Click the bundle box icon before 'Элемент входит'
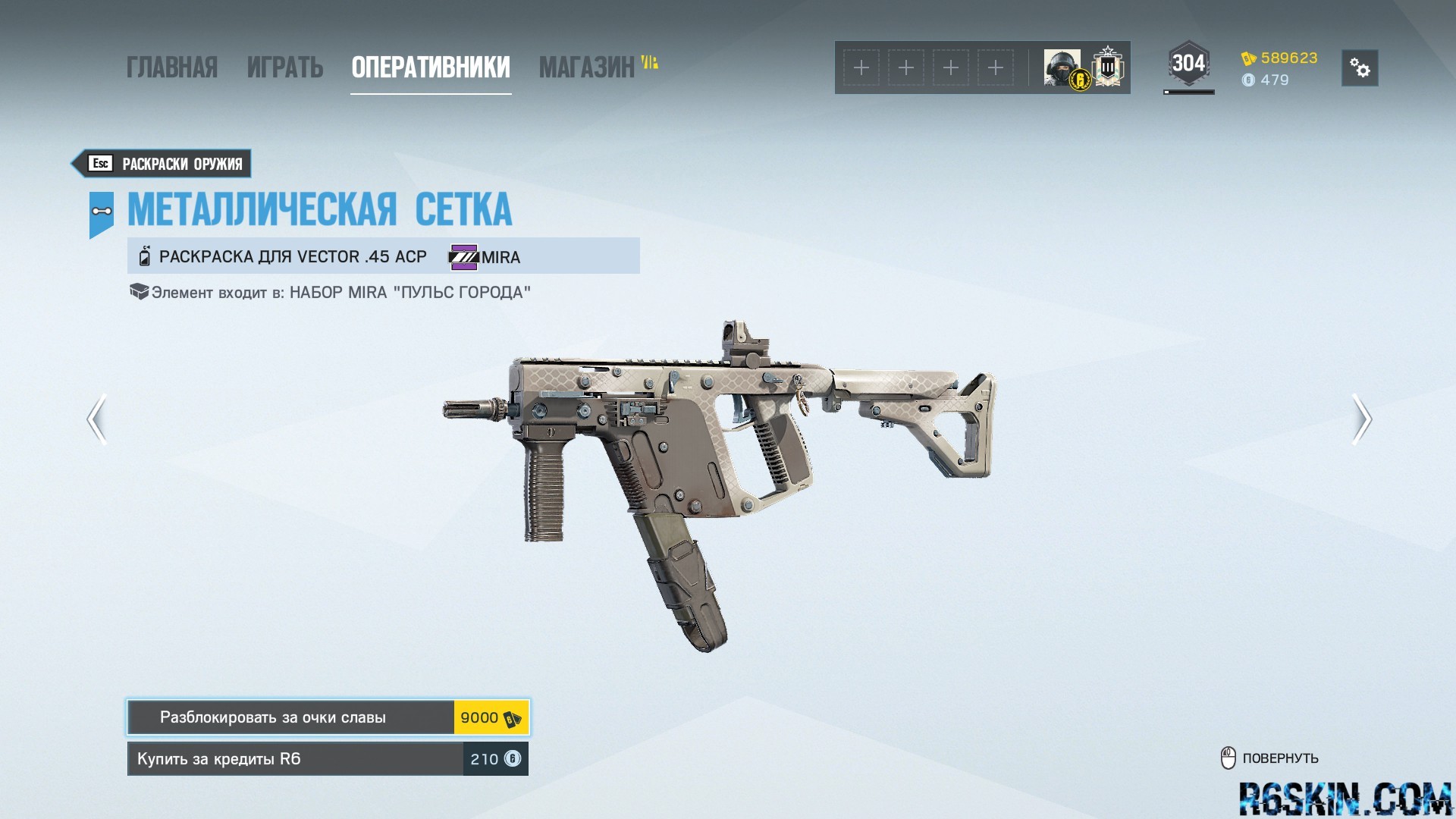Viewport: 1456px width, 819px height. tap(139, 291)
